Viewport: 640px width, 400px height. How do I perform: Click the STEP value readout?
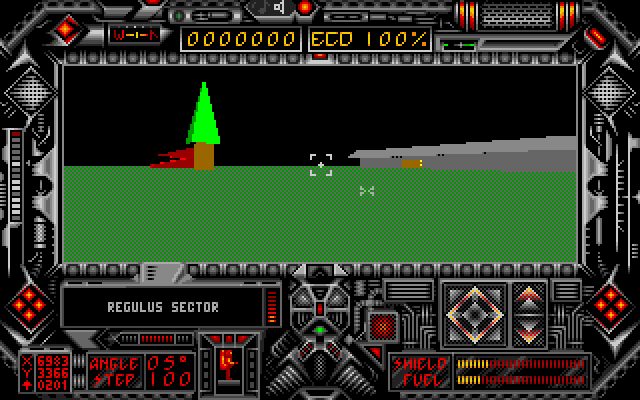[167, 381]
